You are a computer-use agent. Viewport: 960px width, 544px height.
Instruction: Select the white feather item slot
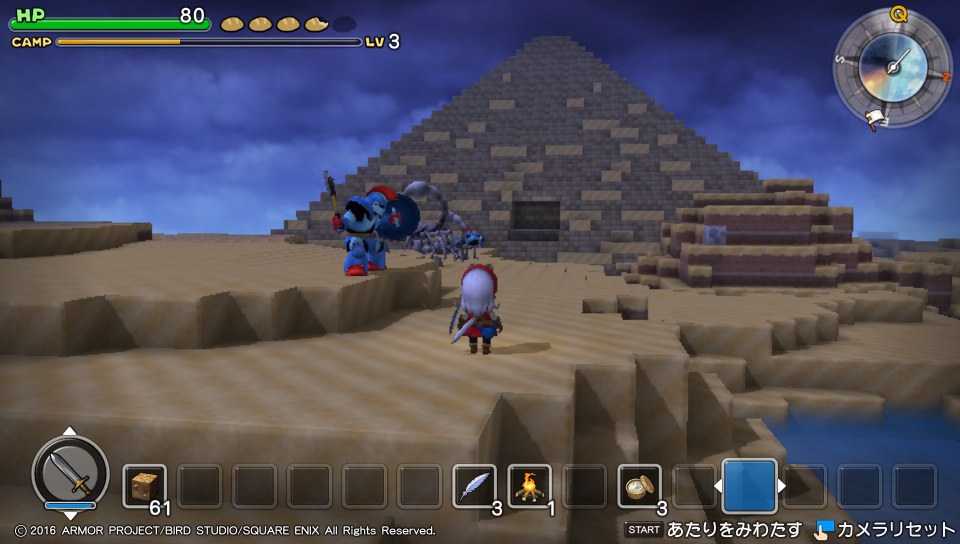point(474,485)
